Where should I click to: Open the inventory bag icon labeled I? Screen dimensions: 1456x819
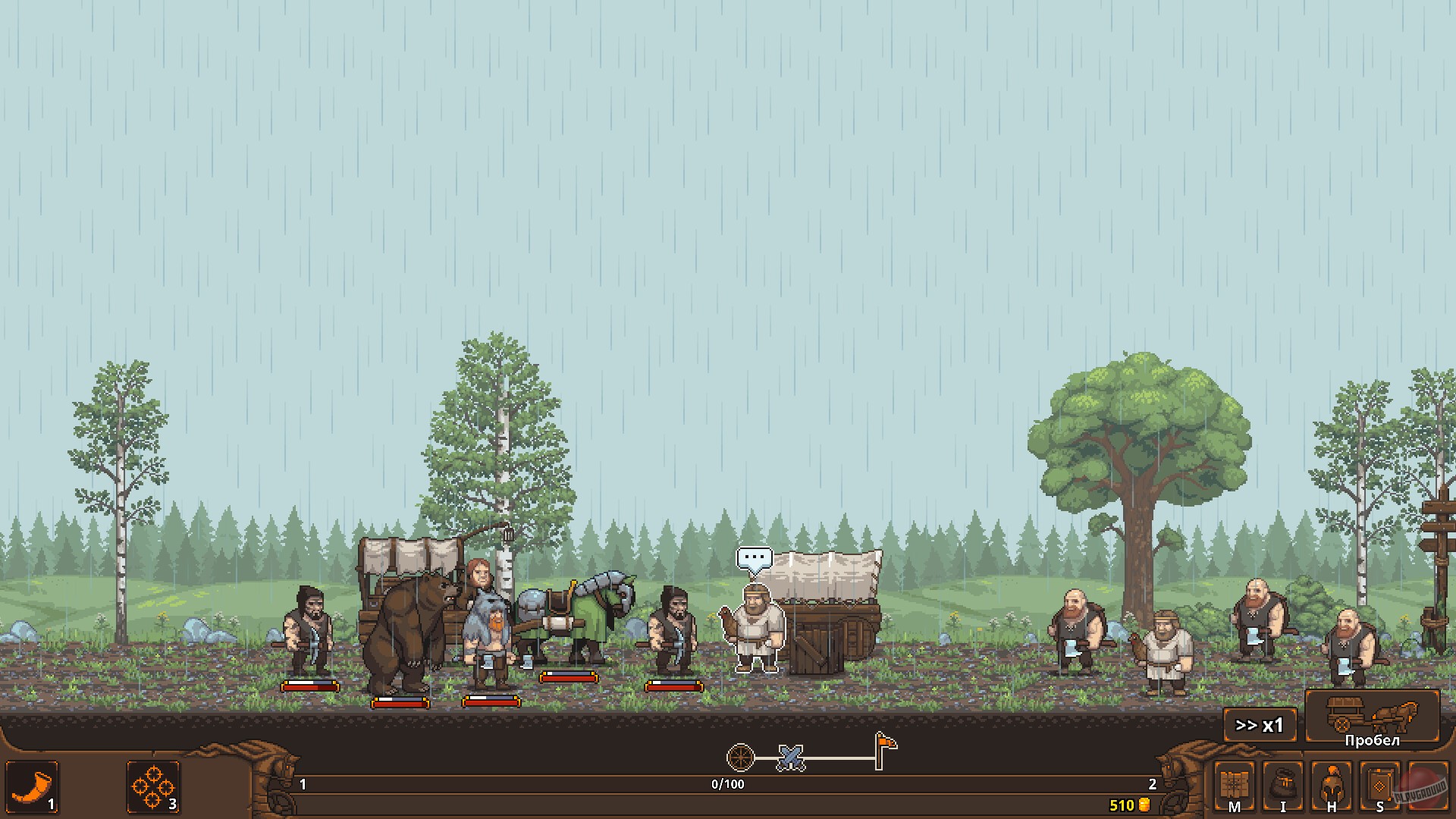click(1283, 787)
